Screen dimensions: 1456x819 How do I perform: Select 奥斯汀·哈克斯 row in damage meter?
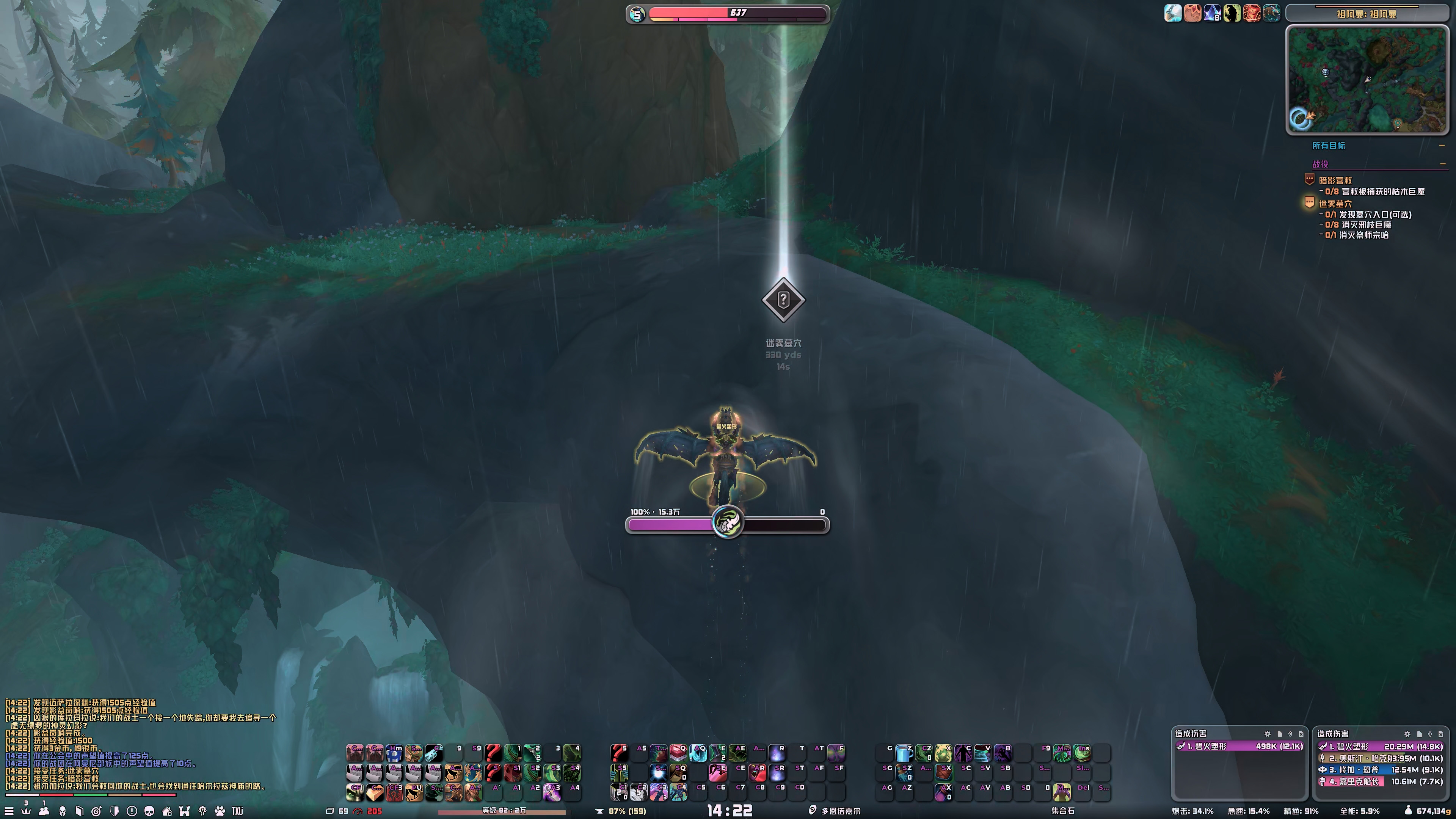(1380, 758)
